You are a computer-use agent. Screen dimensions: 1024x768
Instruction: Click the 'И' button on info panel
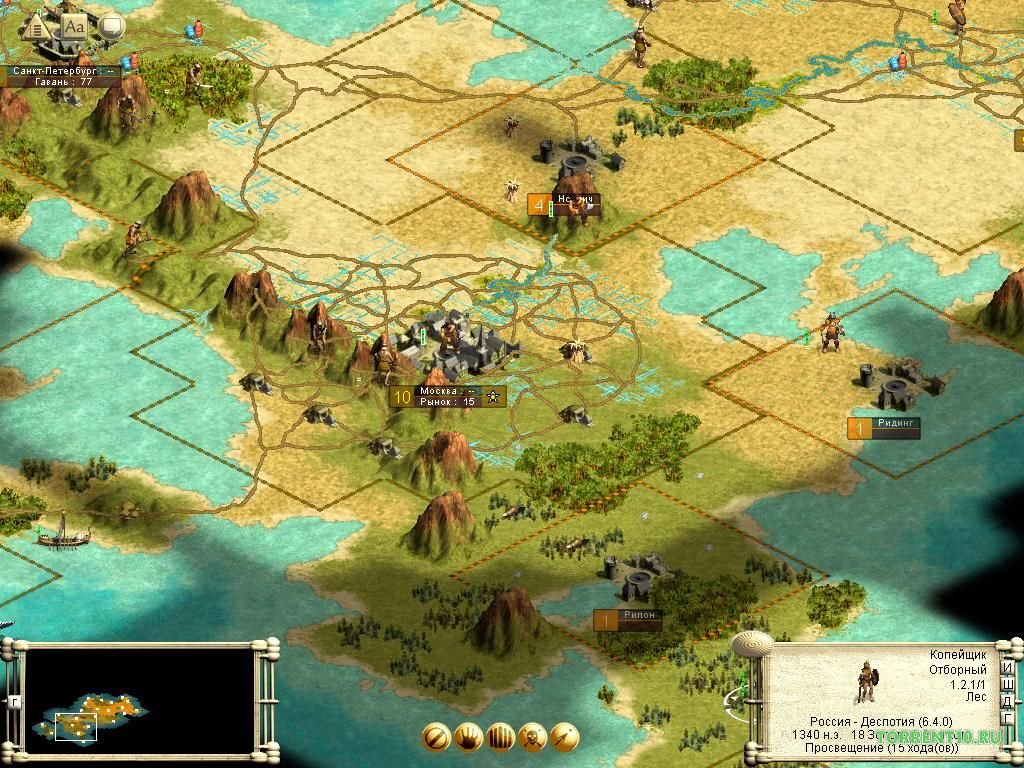pos(1008,669)
